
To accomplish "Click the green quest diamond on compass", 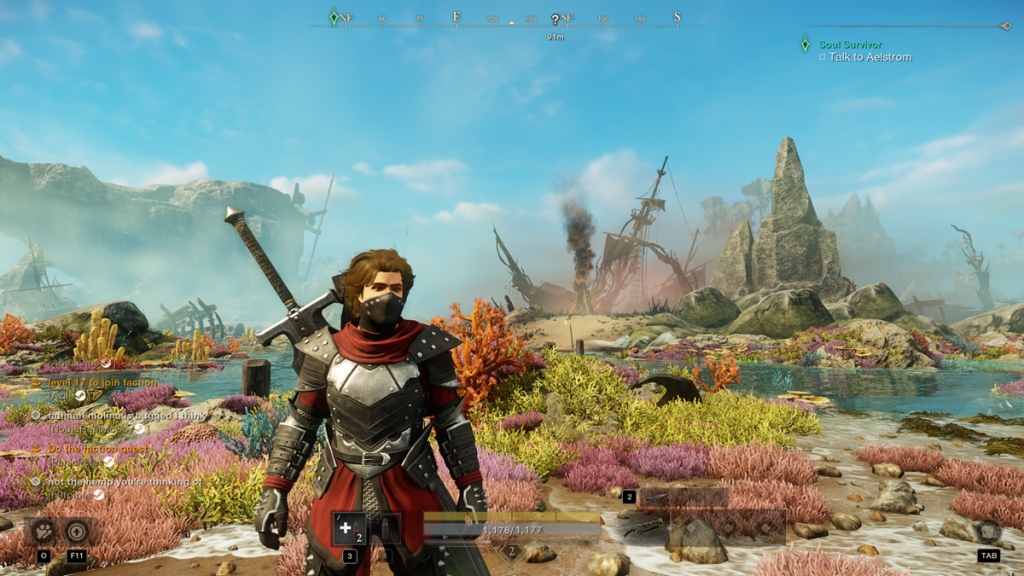I will pyautogui.click(x=334, y=17).
